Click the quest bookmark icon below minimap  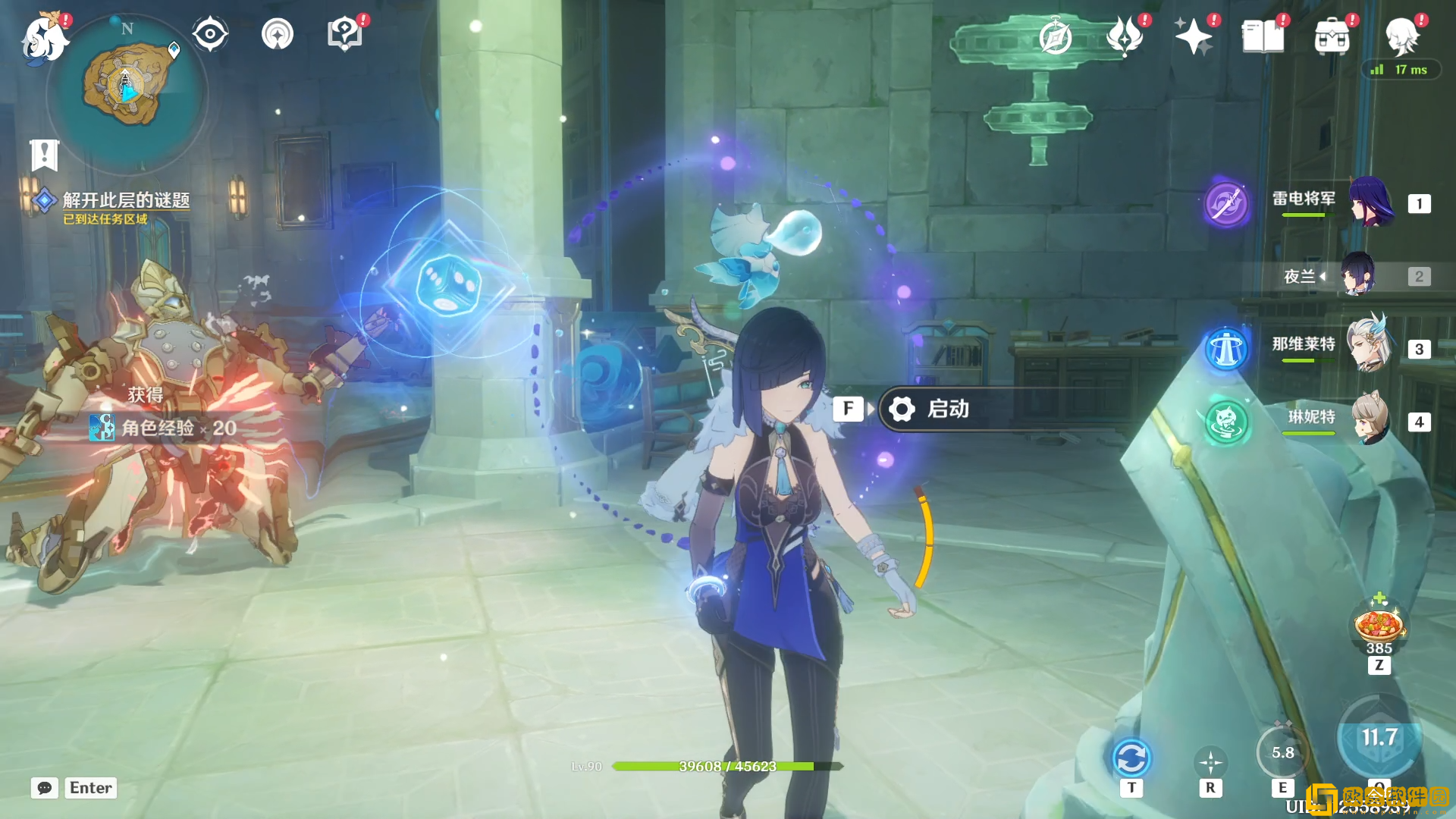pos(44,155)
